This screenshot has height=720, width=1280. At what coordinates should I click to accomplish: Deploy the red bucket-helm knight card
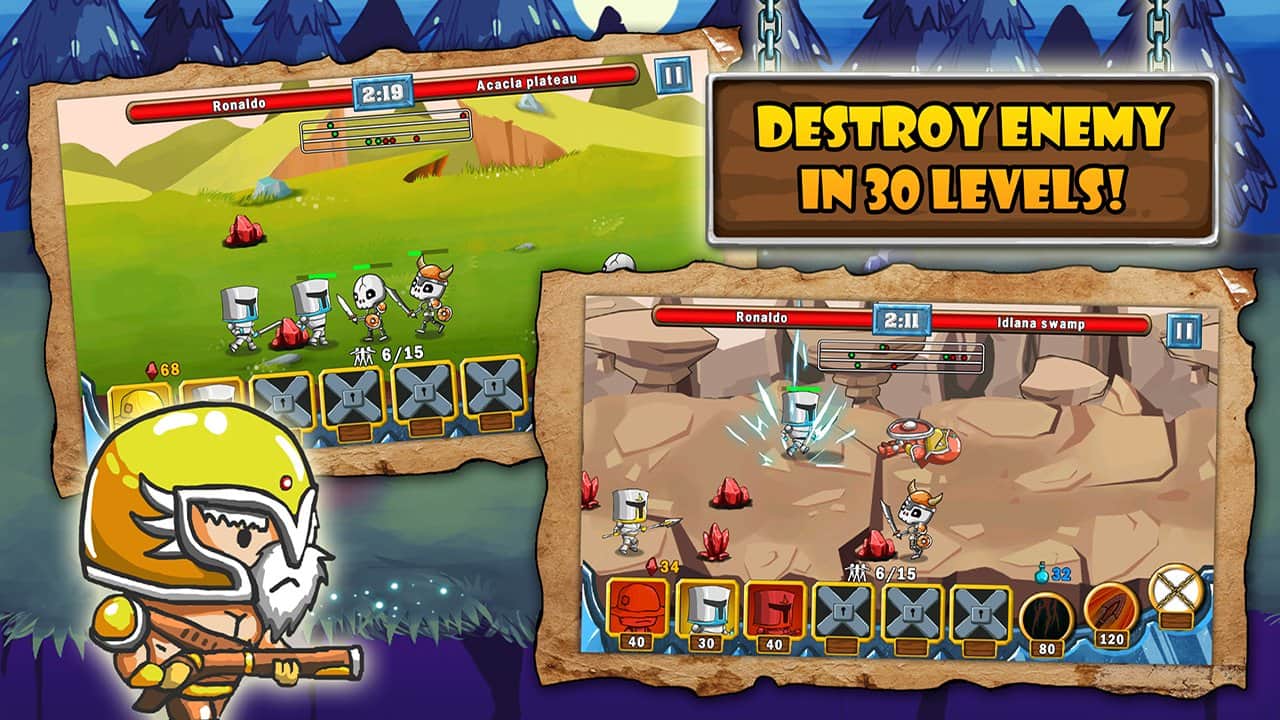click(x=775, y=610)
